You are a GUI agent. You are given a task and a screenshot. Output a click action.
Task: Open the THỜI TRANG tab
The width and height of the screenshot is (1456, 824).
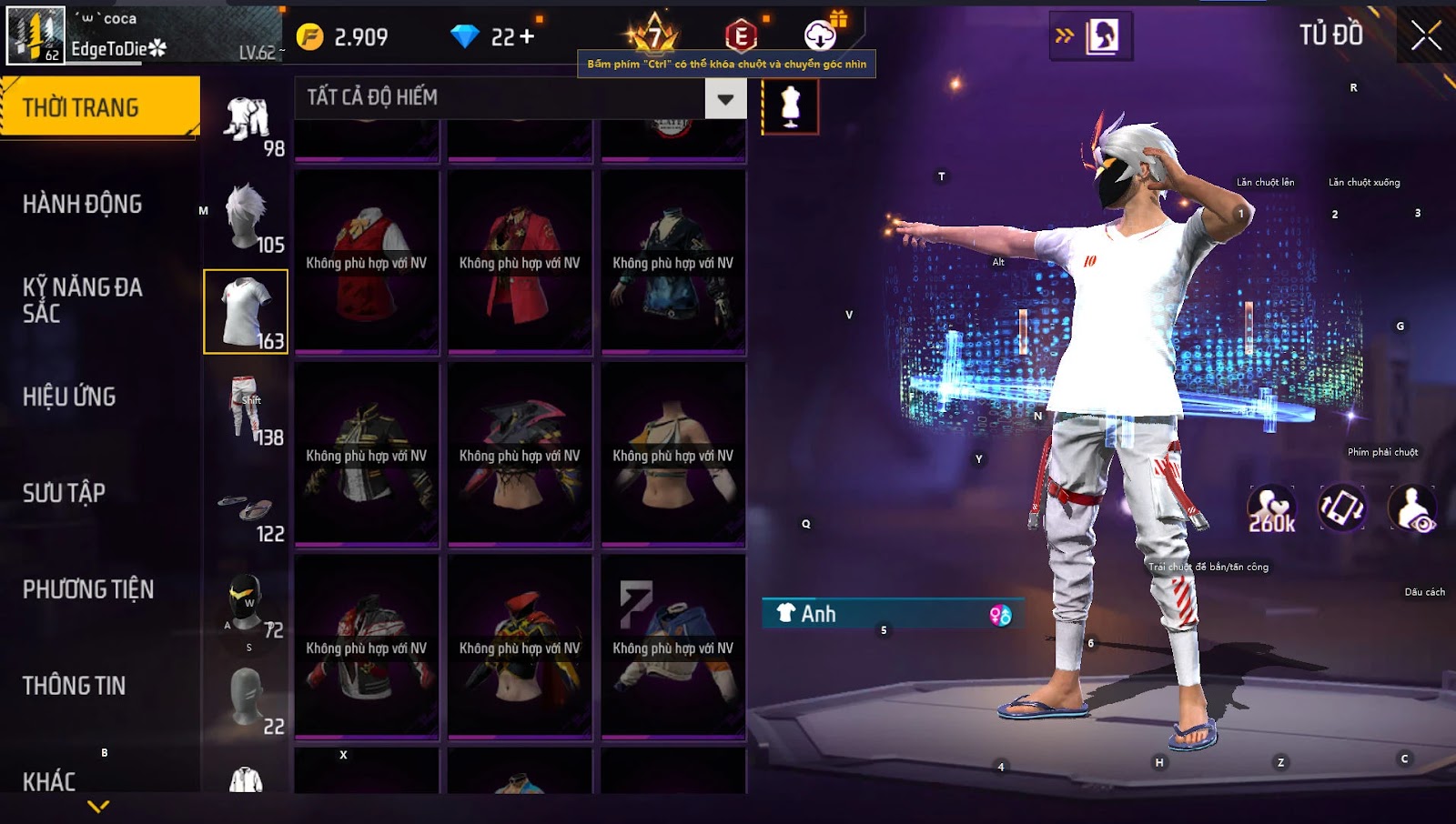(x=99, y=107)
